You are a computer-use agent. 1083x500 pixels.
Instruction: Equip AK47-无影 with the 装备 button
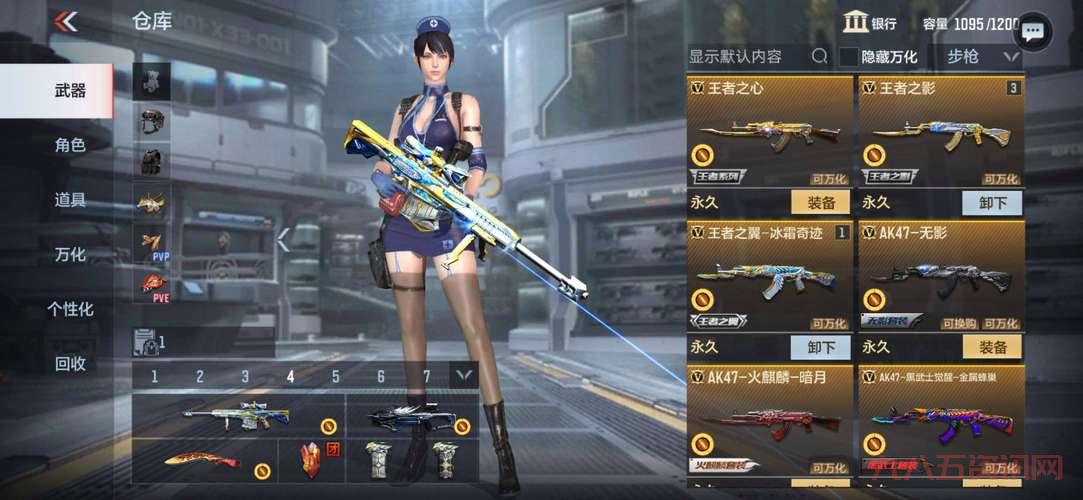point(992,347)
